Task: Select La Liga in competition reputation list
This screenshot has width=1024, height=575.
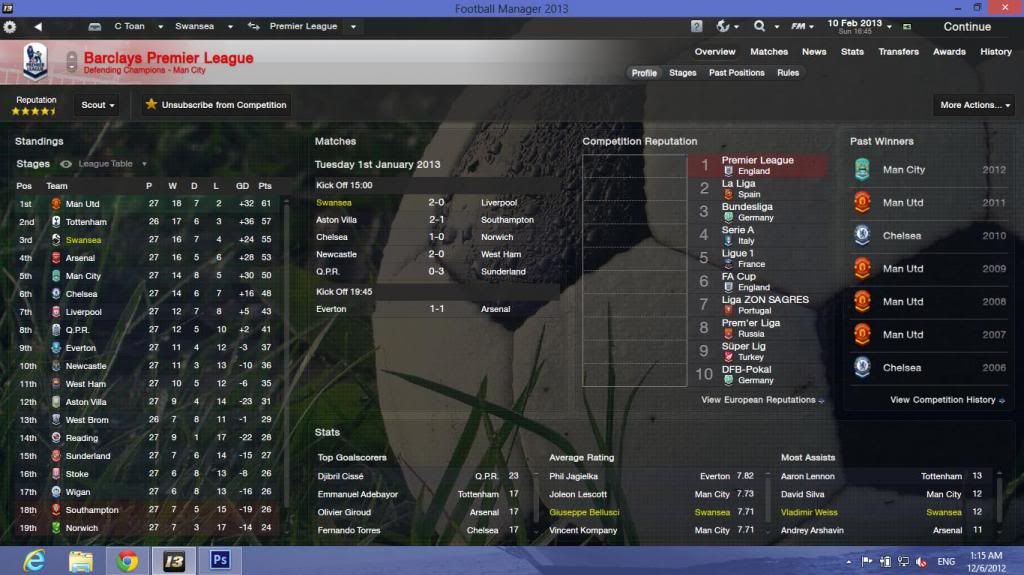Action: (738, 184)
